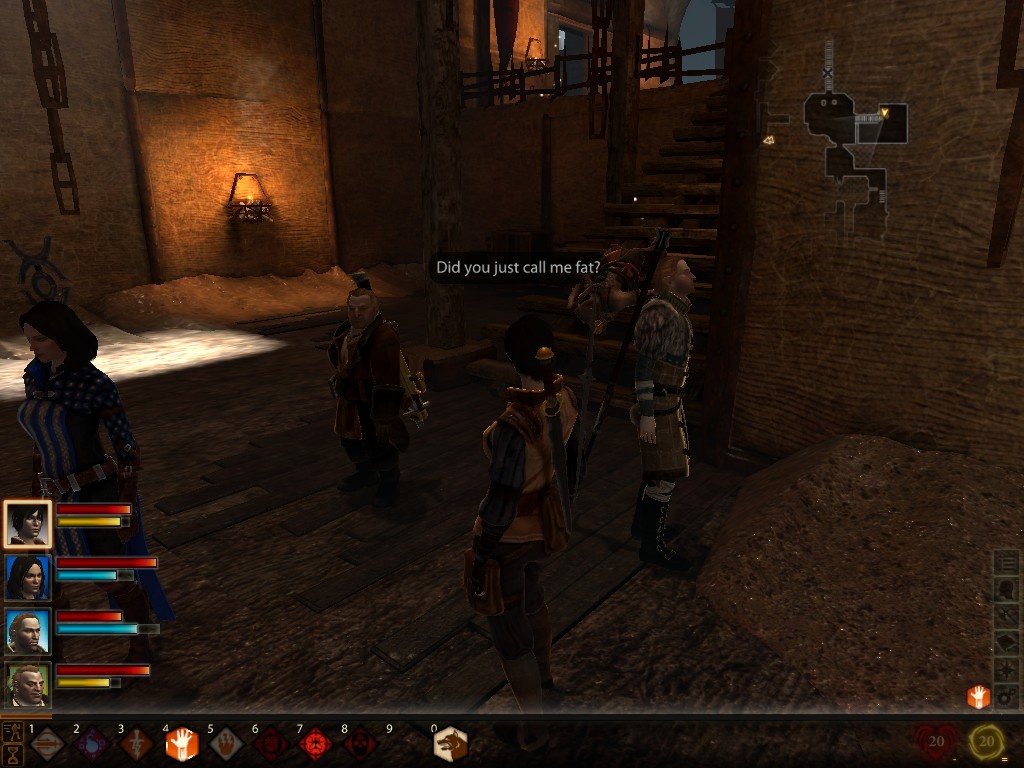Image resolution: width=1024 pixels, height=768 pixels.
Task: Open the gears options button
Action: pos(1007,695)
